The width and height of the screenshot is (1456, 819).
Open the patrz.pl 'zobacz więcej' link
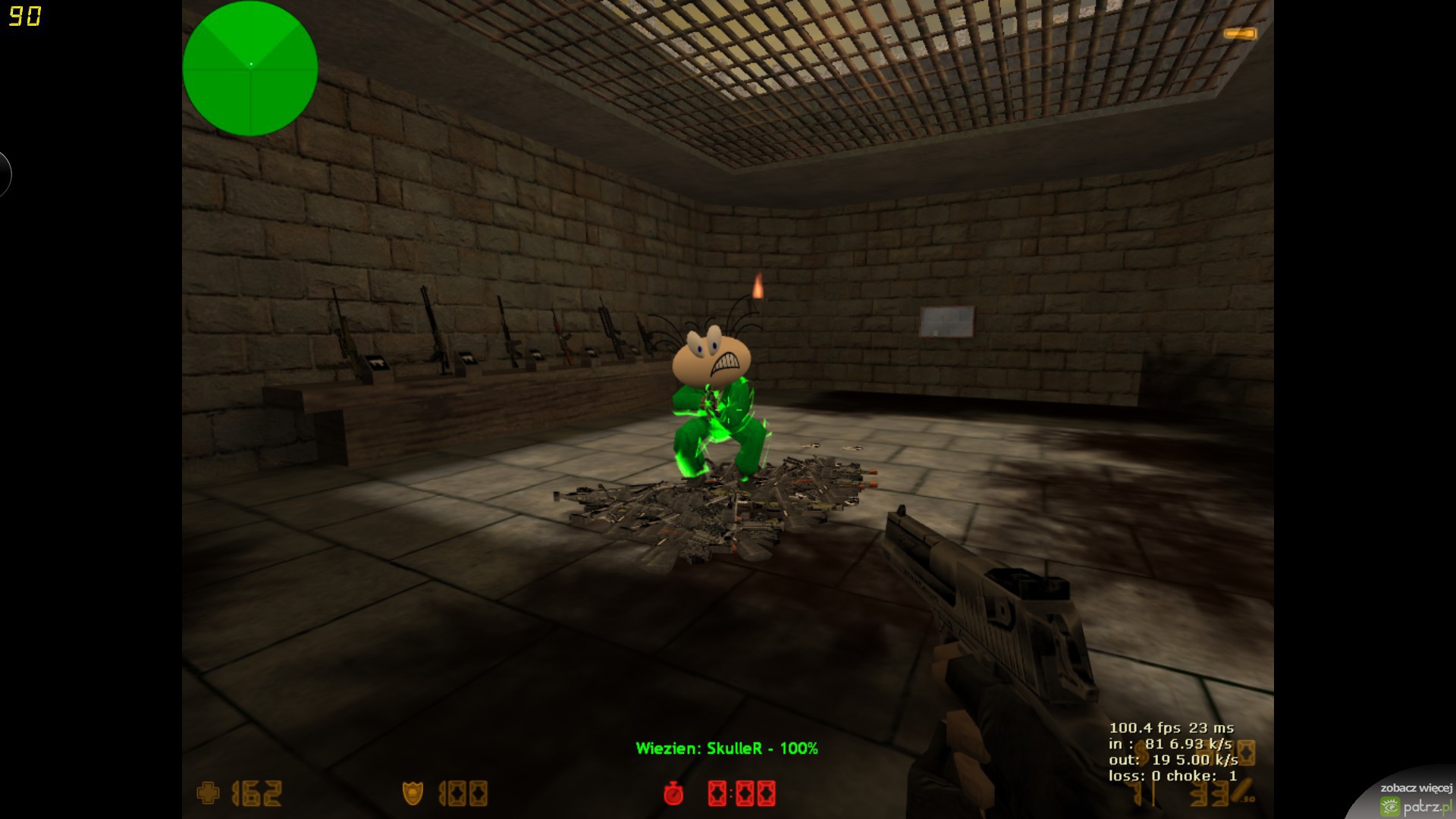click(1415, 798)
